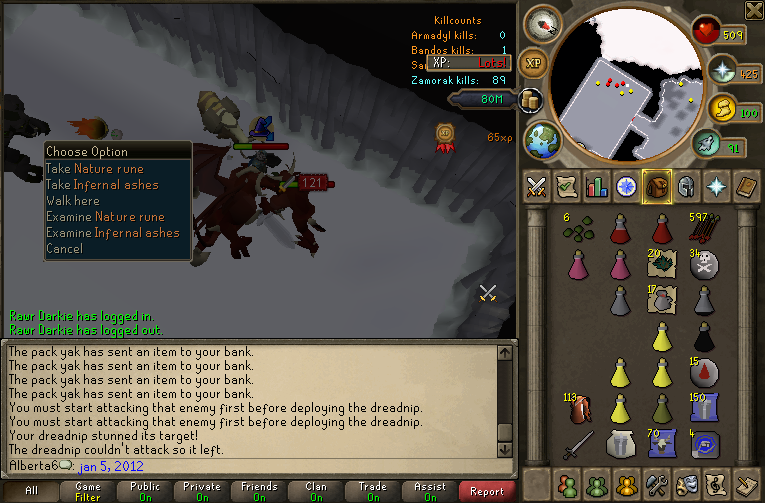The image size is (765, 503).
Task: Open the world map globe icon
Action: point(542,138)
